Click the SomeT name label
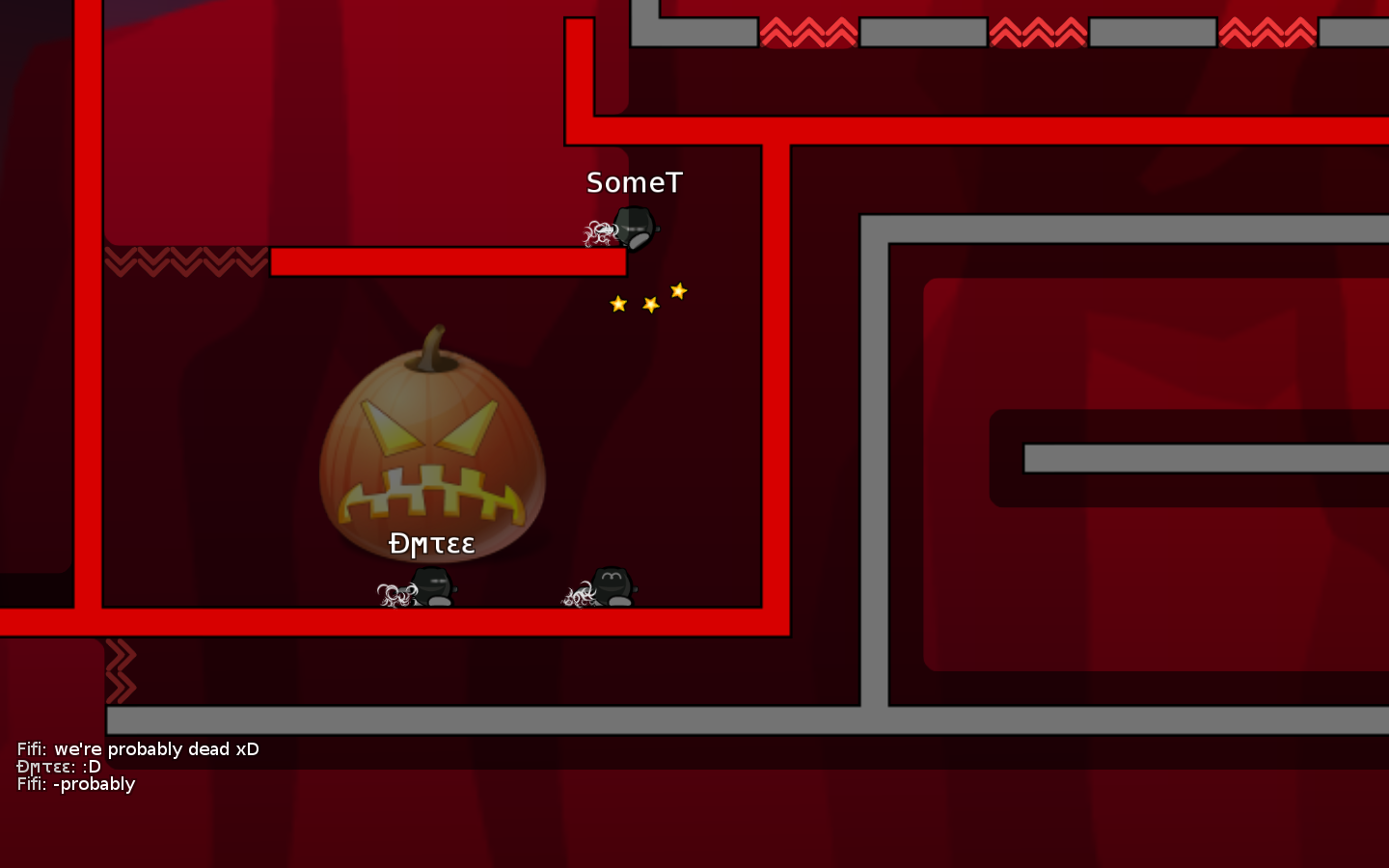The width and height of the screenshot is (1389, 868). coord(633,181)
